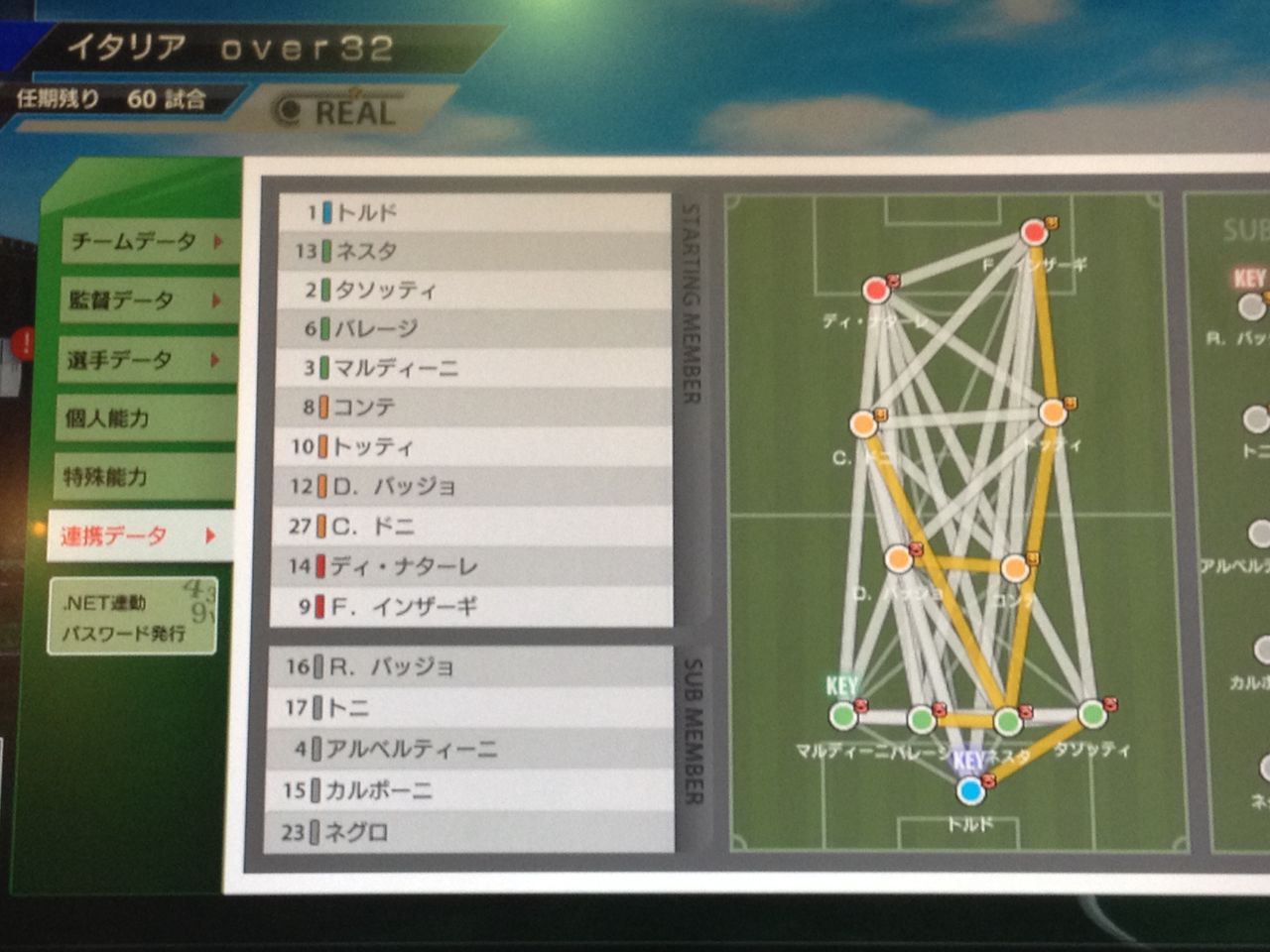Select the コンテ orange node on the field
Viewport: 1270px width, 952px height.
(1014, 569)
